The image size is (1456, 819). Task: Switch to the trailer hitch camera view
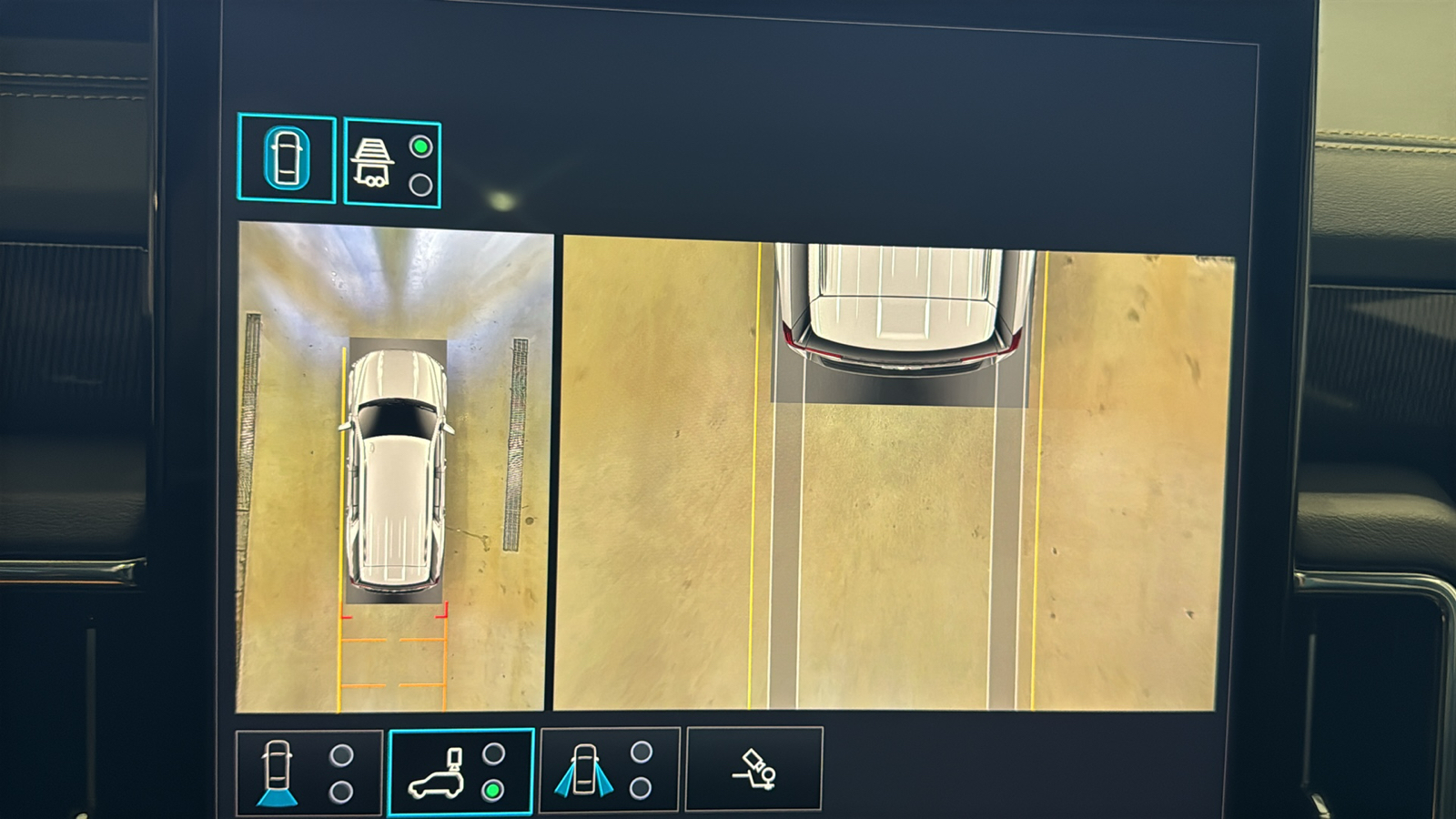pyautogui.click(x=392, y=164)
